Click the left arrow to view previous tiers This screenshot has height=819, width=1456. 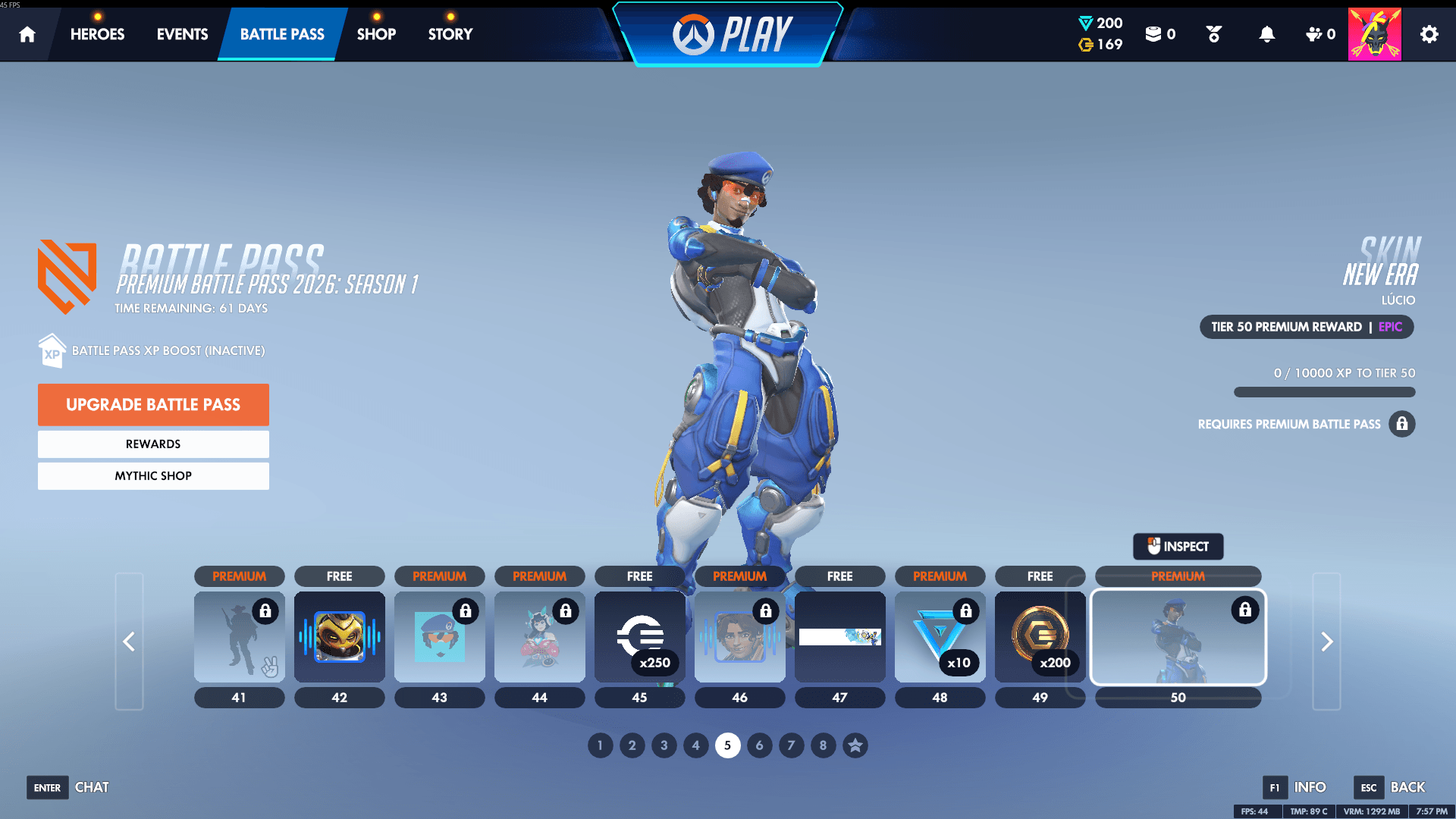(x=129, y=641)
